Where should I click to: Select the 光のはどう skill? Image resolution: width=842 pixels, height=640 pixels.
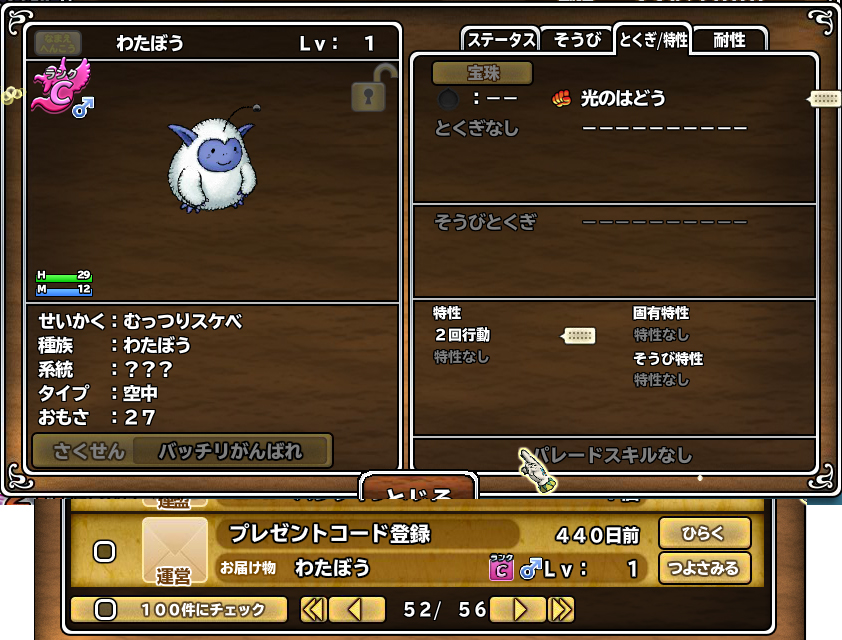tap(622, 98)
